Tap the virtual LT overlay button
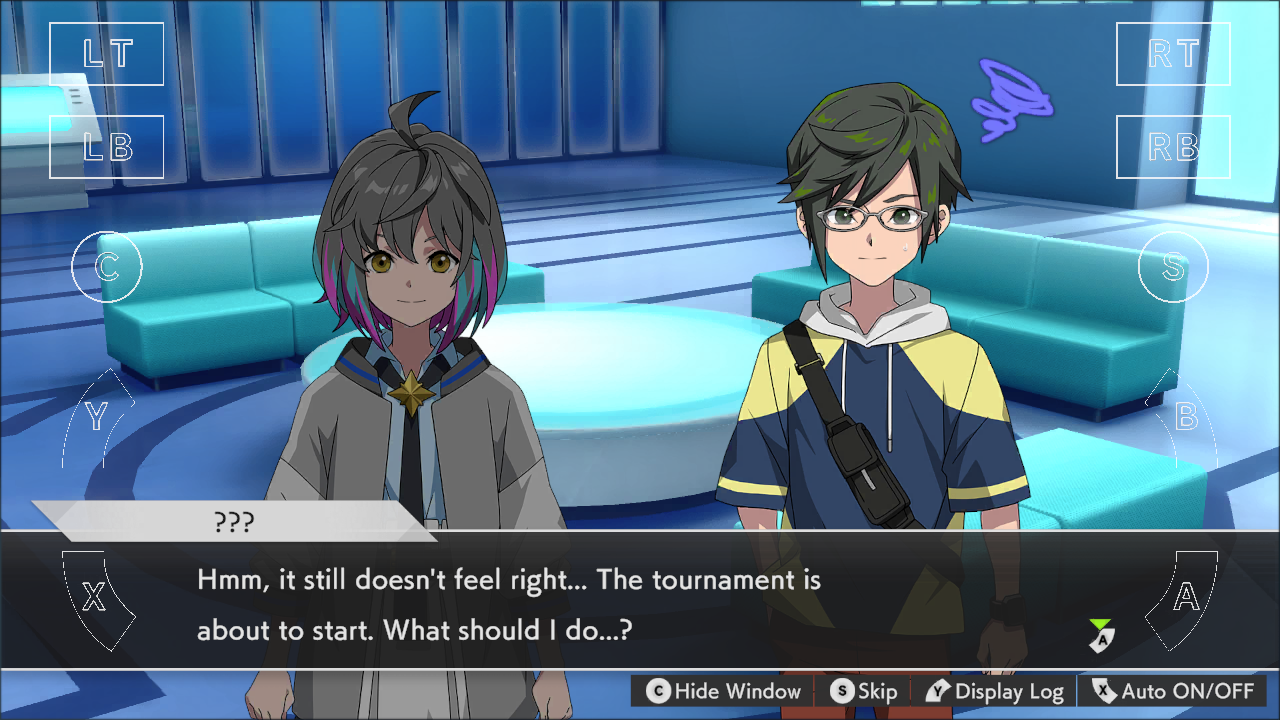This screenshot has width=1280, height=720. pyautogui.click(x=107, y=54)
